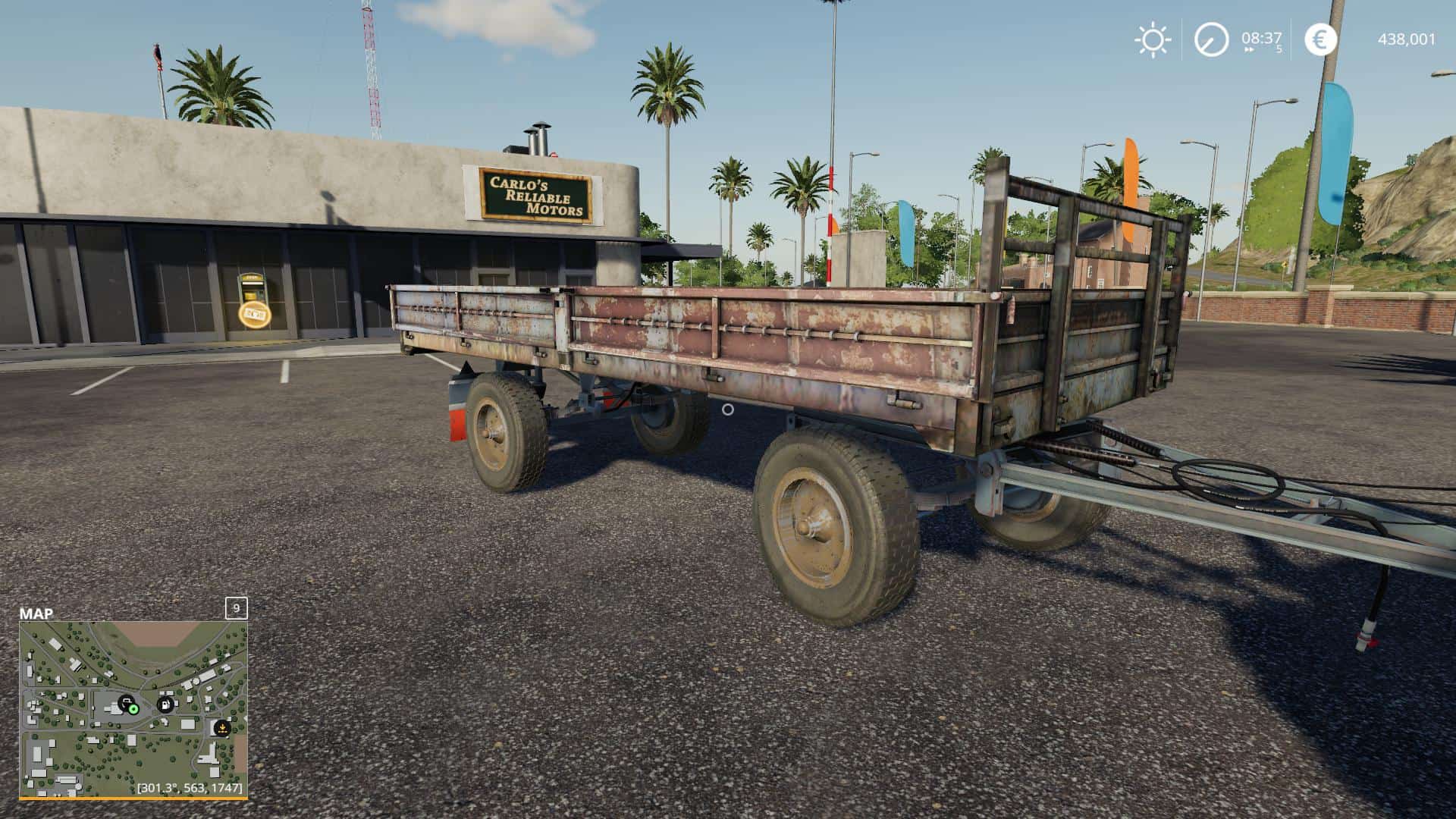Viewport: 1456px width, 819px height.
Task: Click the green player position dot
Action: click(133, 709)
